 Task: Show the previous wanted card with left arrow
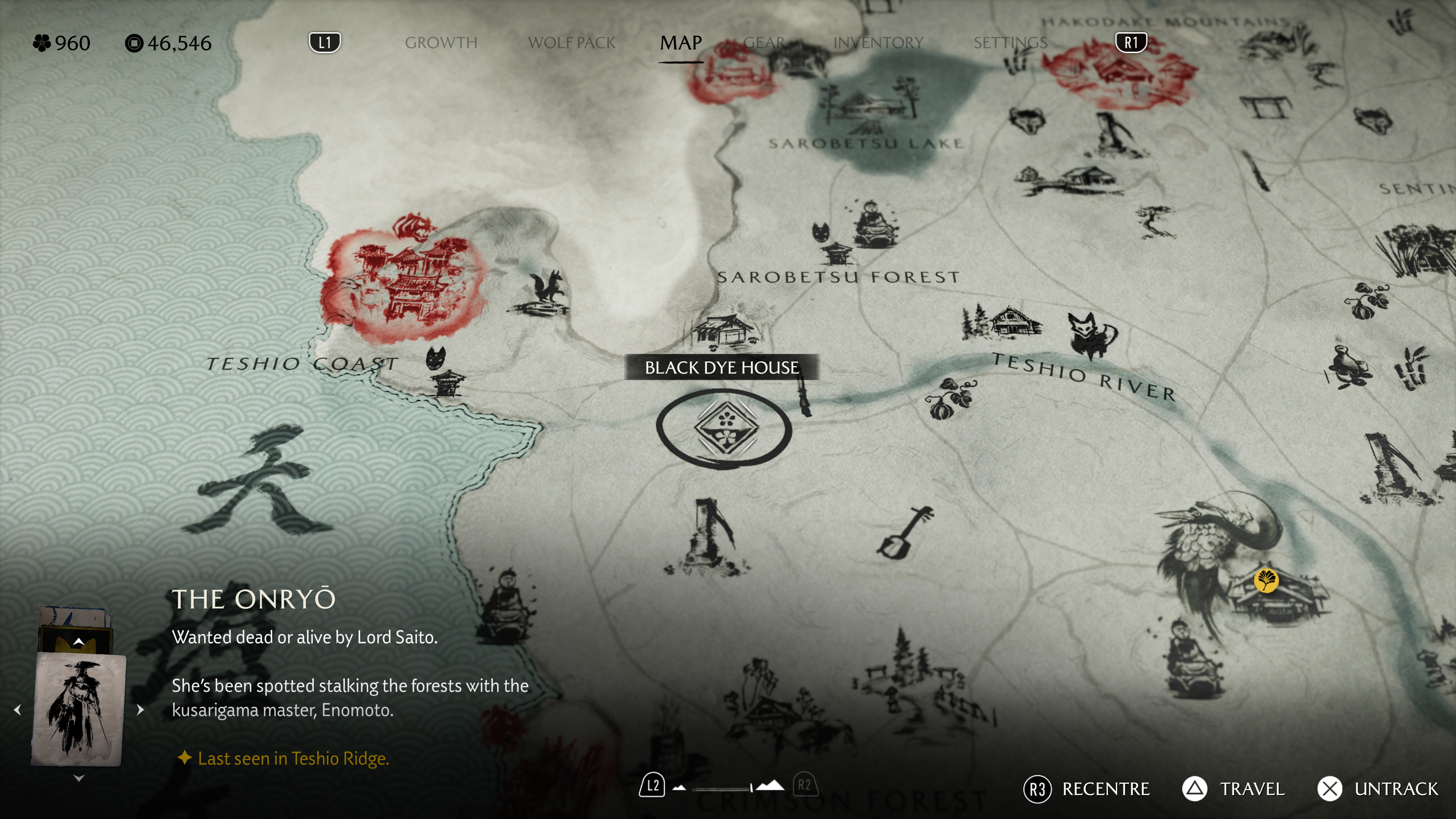coord(17,710)
